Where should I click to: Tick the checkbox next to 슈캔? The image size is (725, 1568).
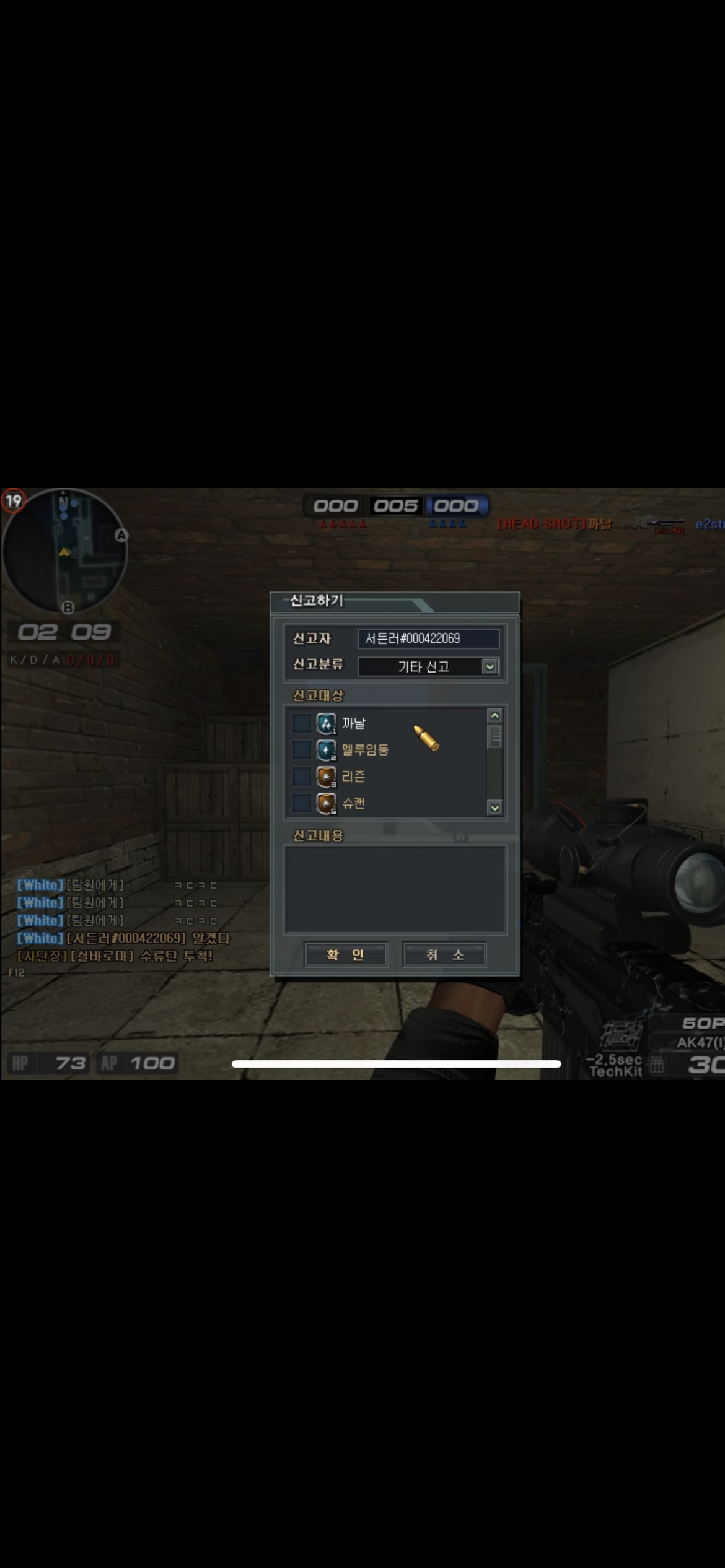(x=302, y=803)
